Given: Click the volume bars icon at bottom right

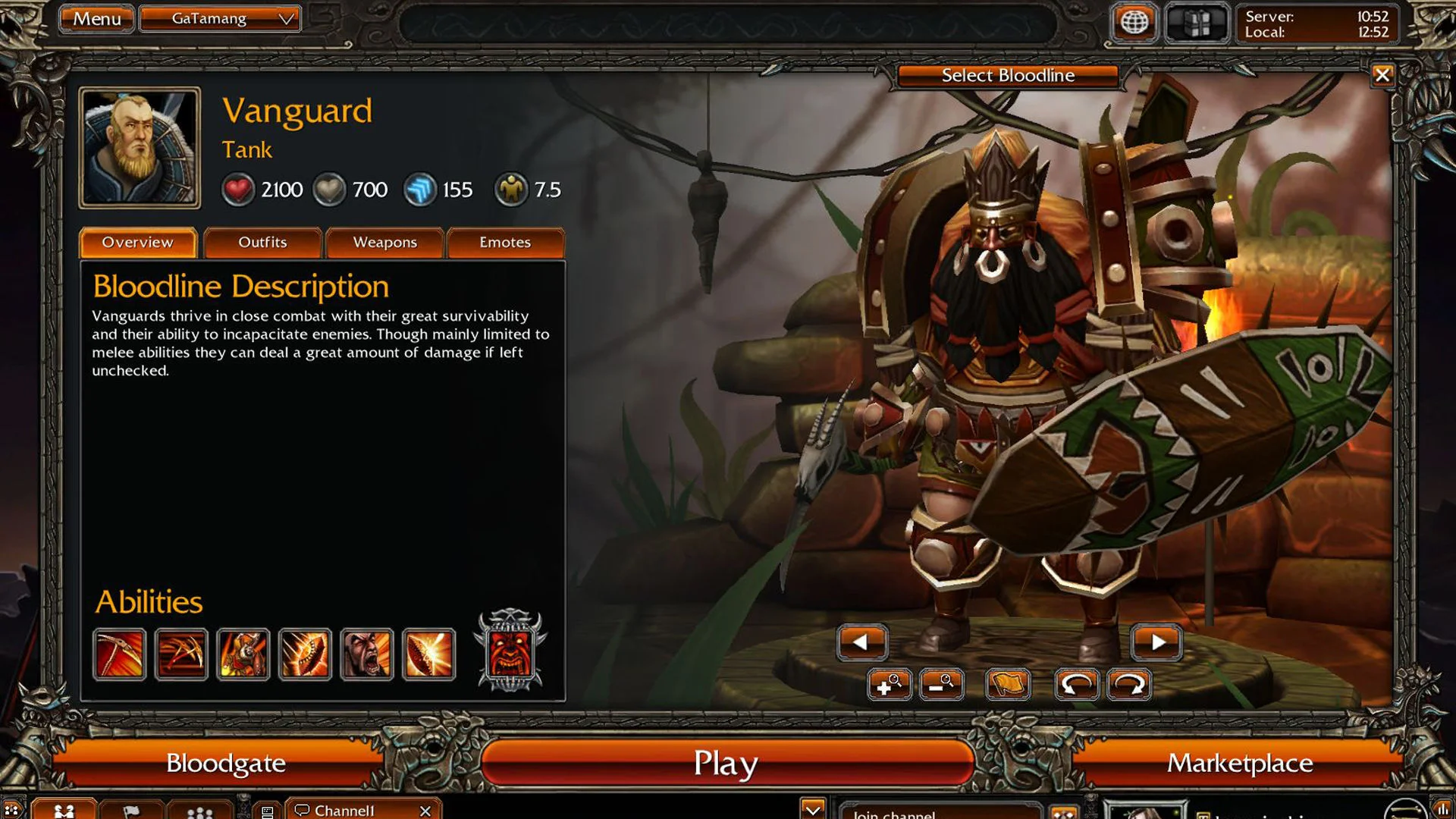Looking at the screenshot, I should coord(1445,811).
